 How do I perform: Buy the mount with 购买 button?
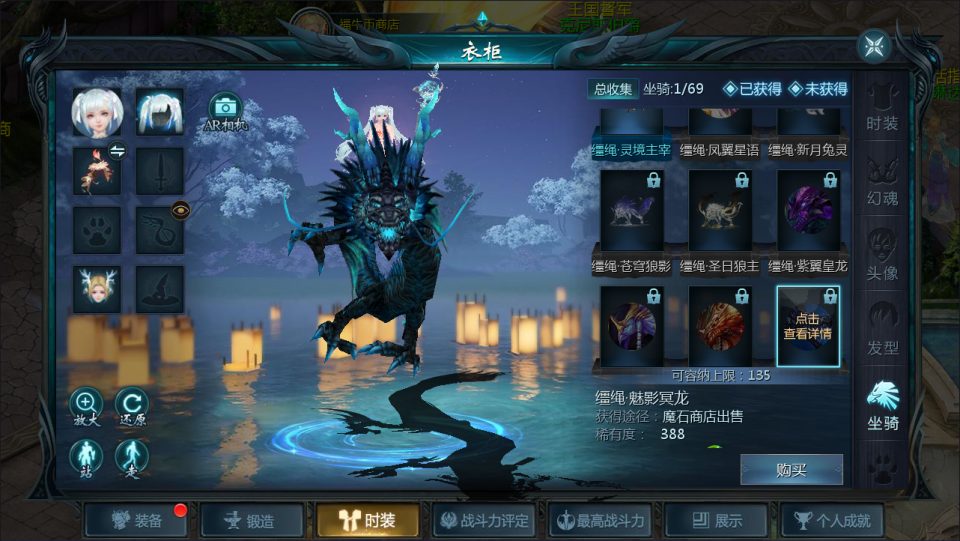(x=791, y=470)
